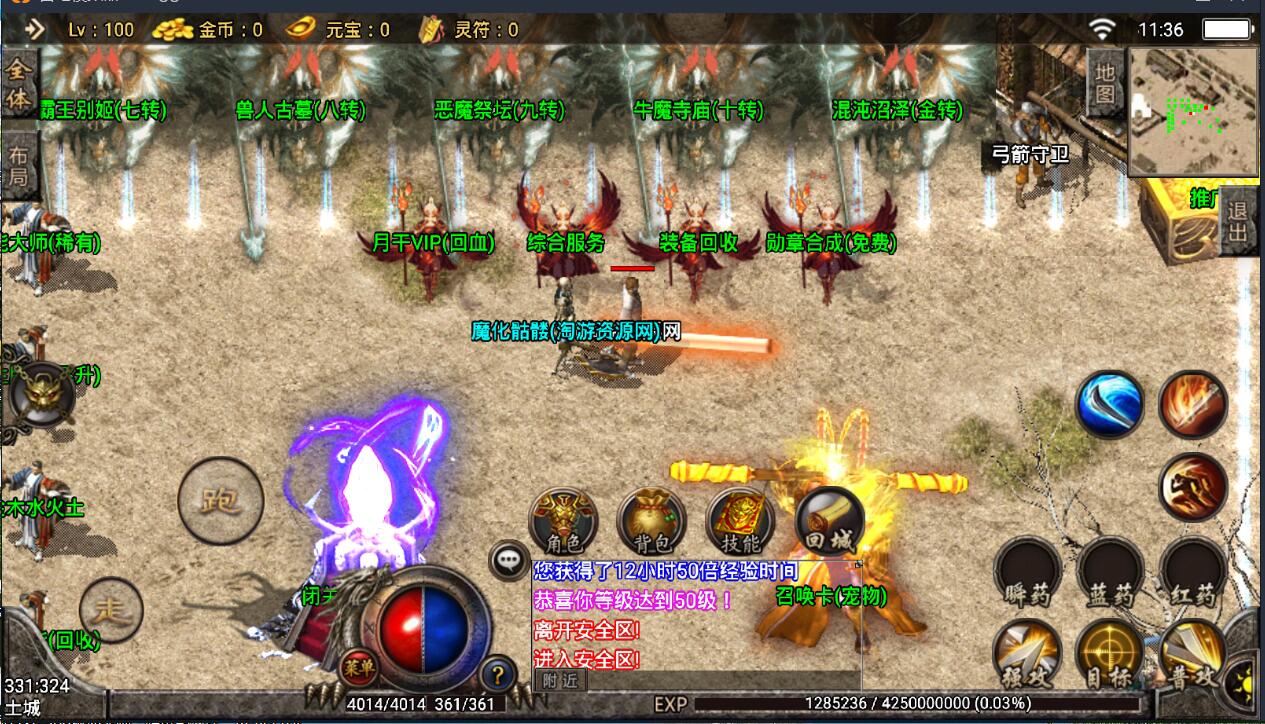Open the 技能 skills menu
Viewport: 1265px width, 724px height.
[x=740, y=521]
